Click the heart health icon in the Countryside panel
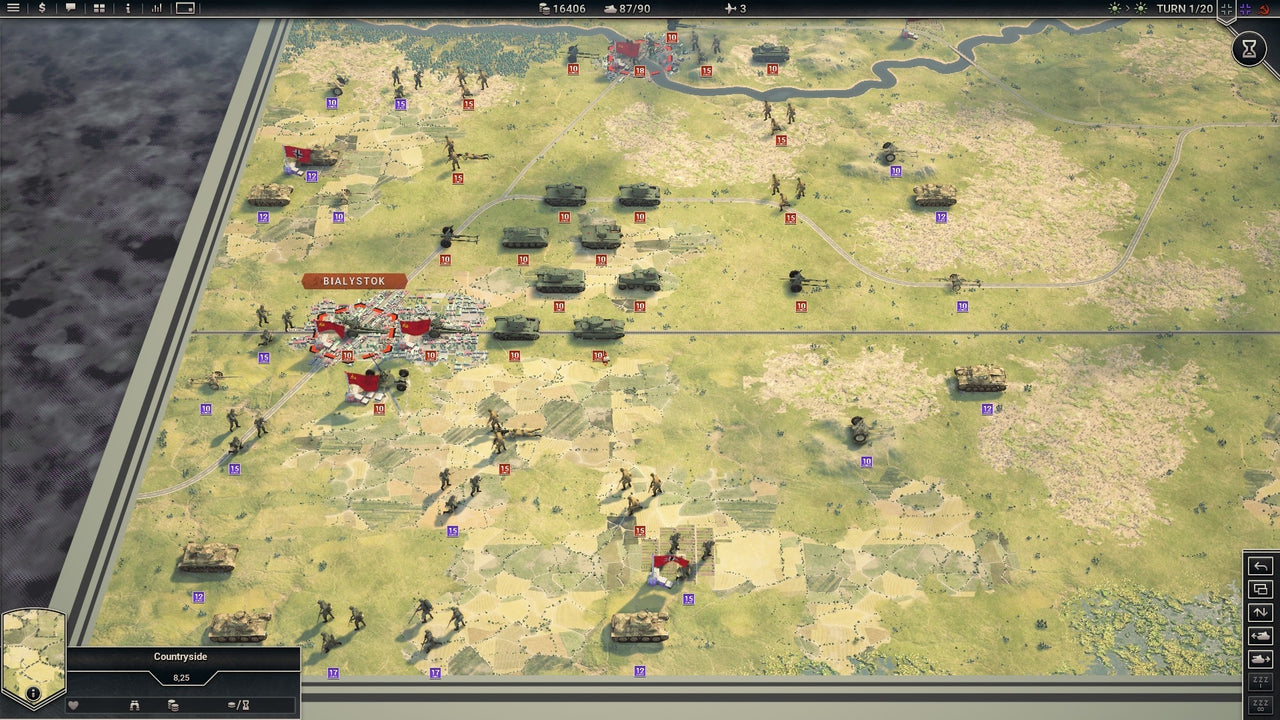 point(72,705)
